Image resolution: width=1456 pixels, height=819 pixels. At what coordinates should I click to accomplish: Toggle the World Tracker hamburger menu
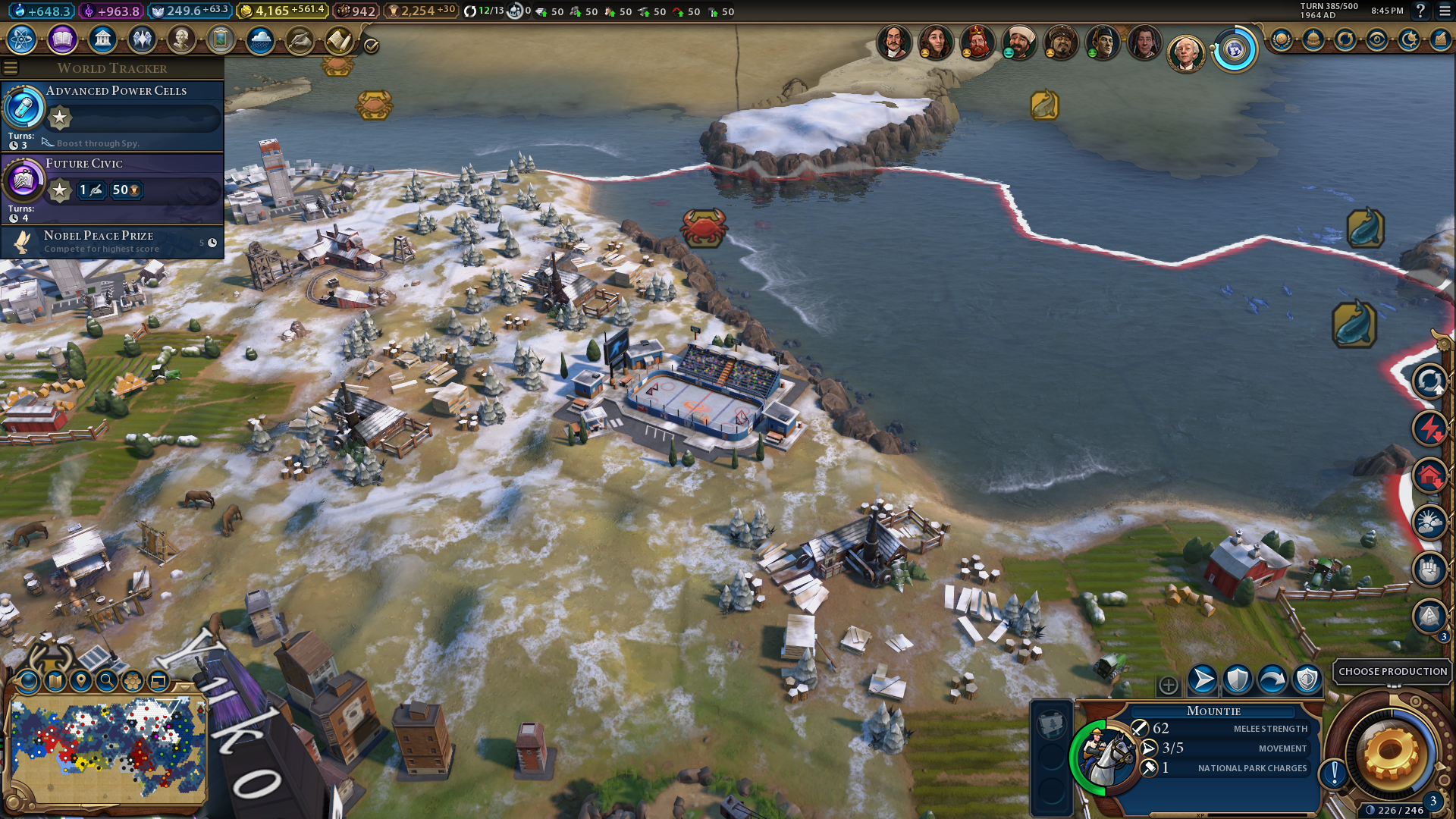tap(11, 68)
